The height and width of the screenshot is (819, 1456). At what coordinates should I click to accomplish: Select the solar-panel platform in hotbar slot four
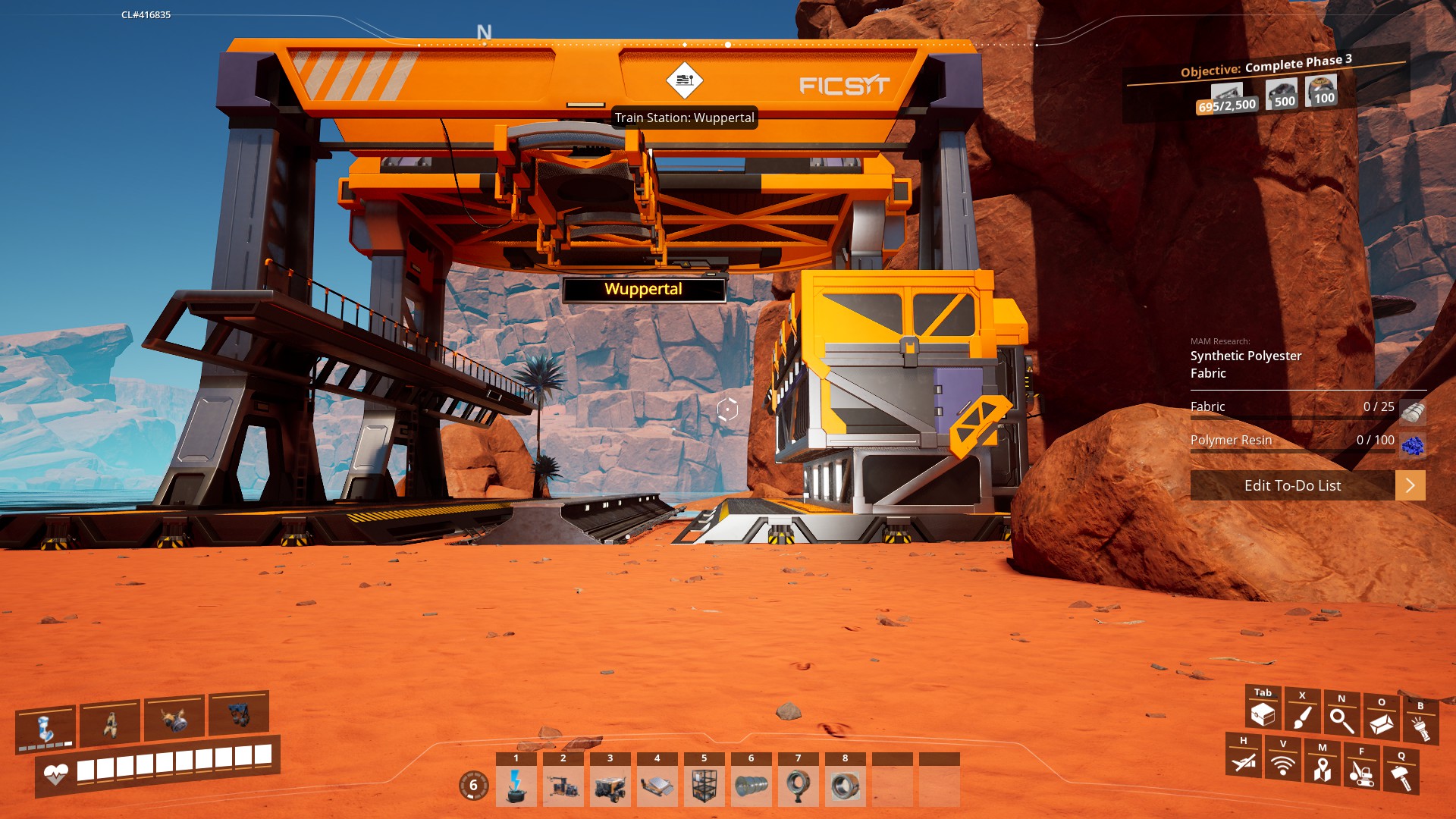[657, 786]
